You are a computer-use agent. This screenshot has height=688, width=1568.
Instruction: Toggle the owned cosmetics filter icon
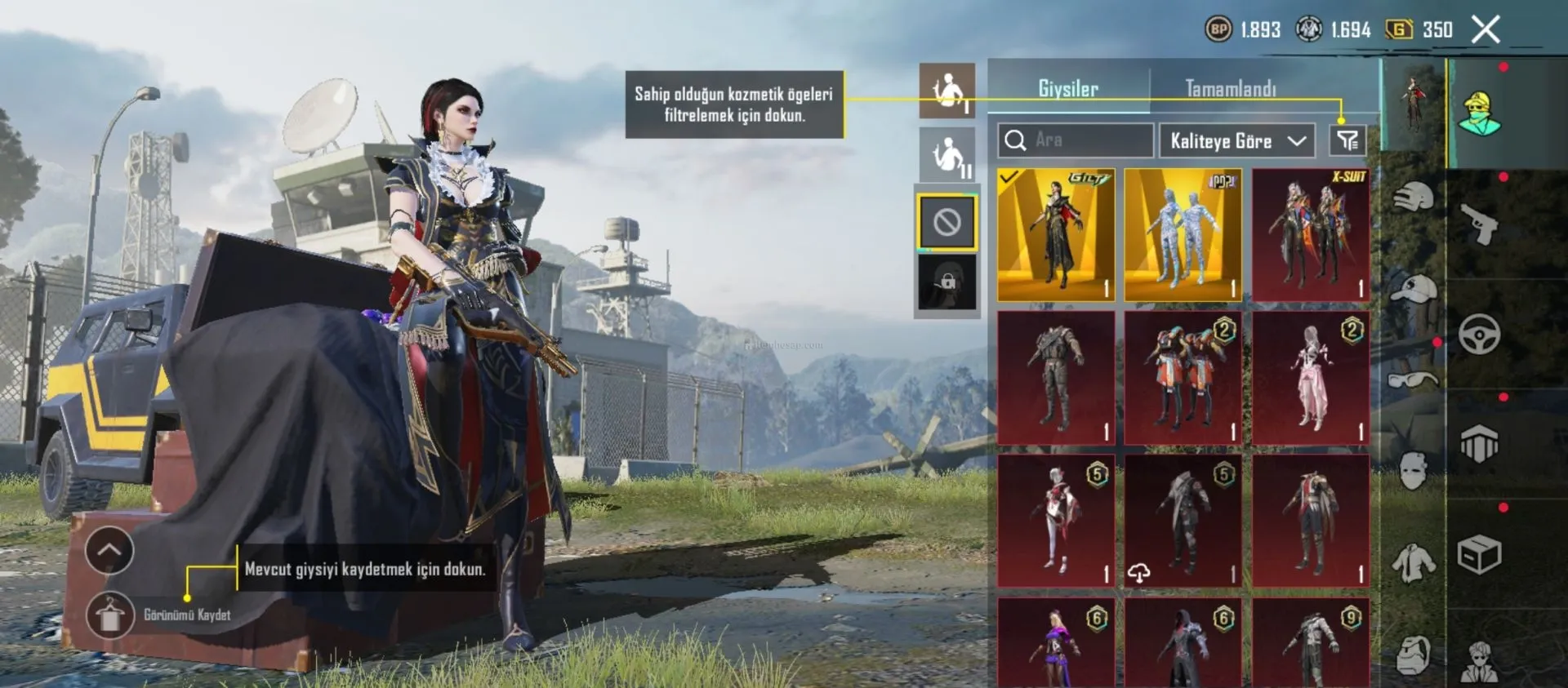pyautogui.click(x=1347, y=140)
